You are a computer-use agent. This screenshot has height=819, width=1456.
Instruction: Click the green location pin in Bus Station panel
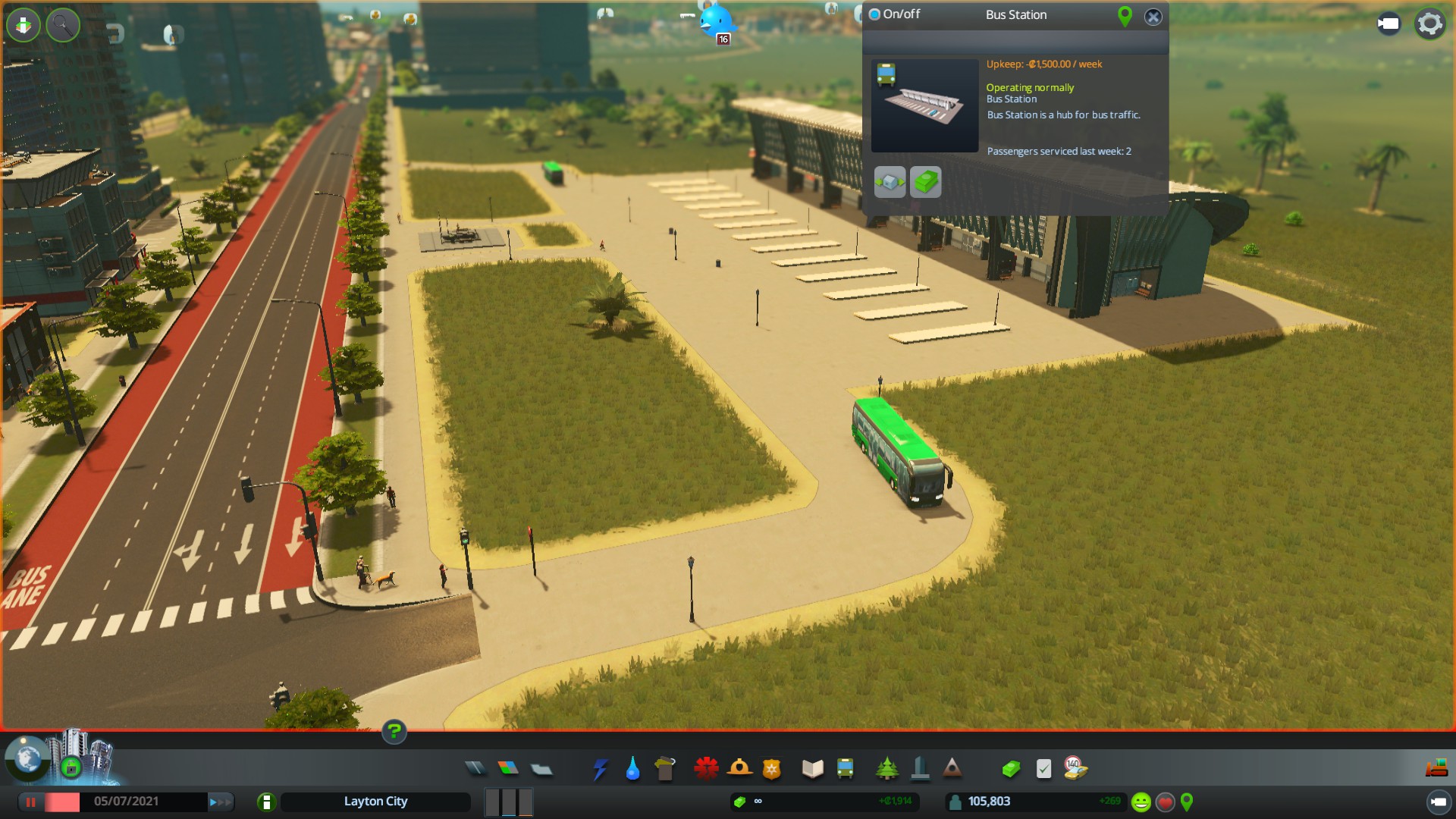click(1125, 16)
